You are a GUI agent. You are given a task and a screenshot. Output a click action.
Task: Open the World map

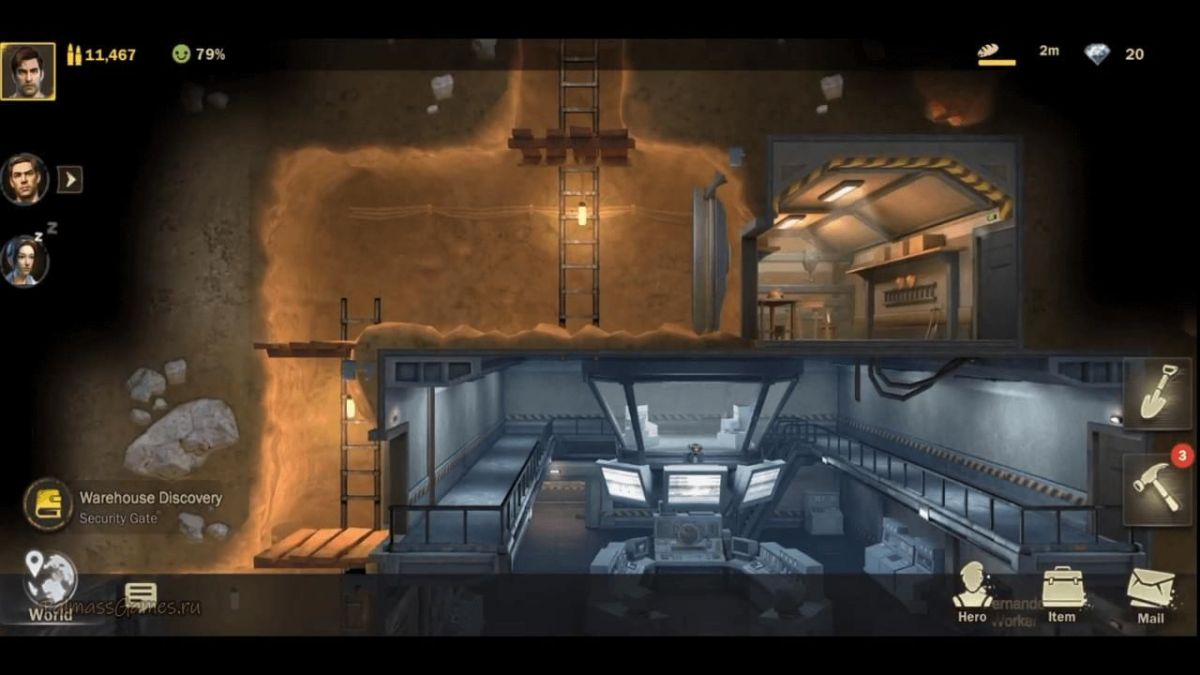tap(50, 587)
